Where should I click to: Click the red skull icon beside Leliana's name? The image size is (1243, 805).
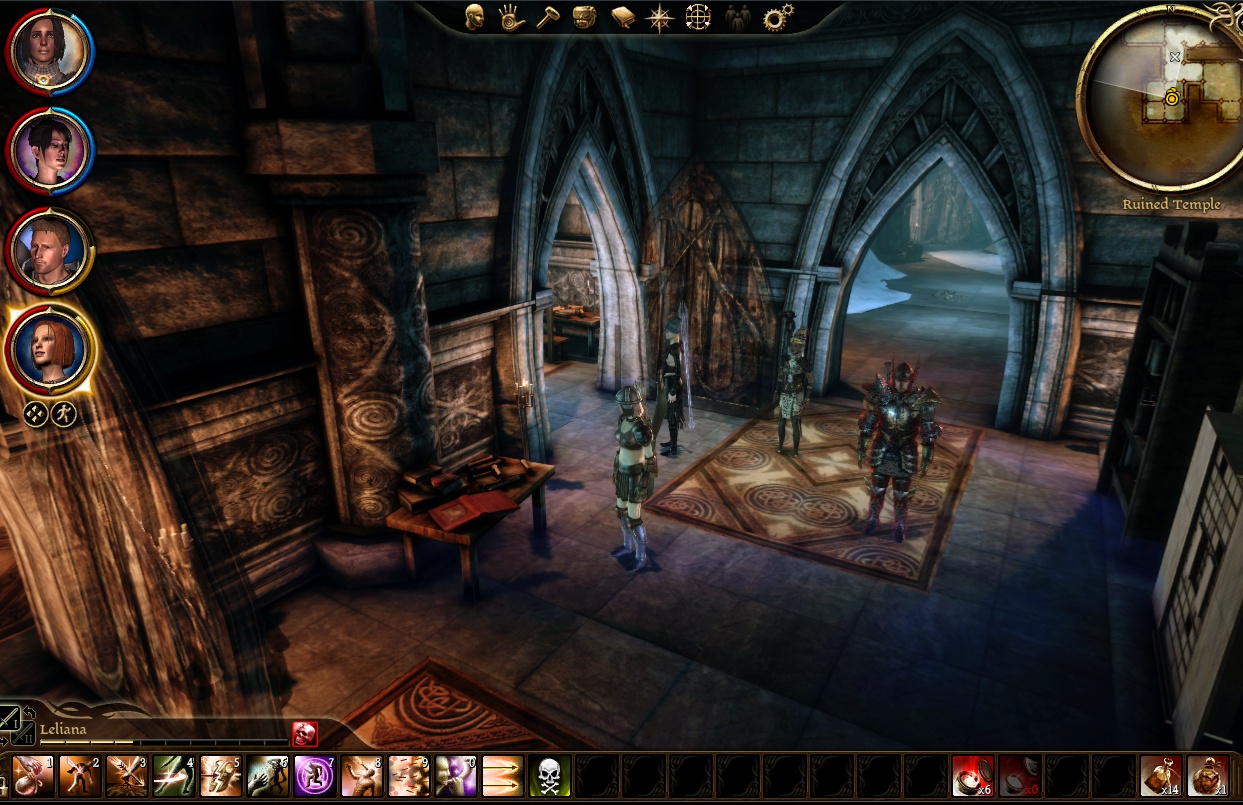[304, 733]
